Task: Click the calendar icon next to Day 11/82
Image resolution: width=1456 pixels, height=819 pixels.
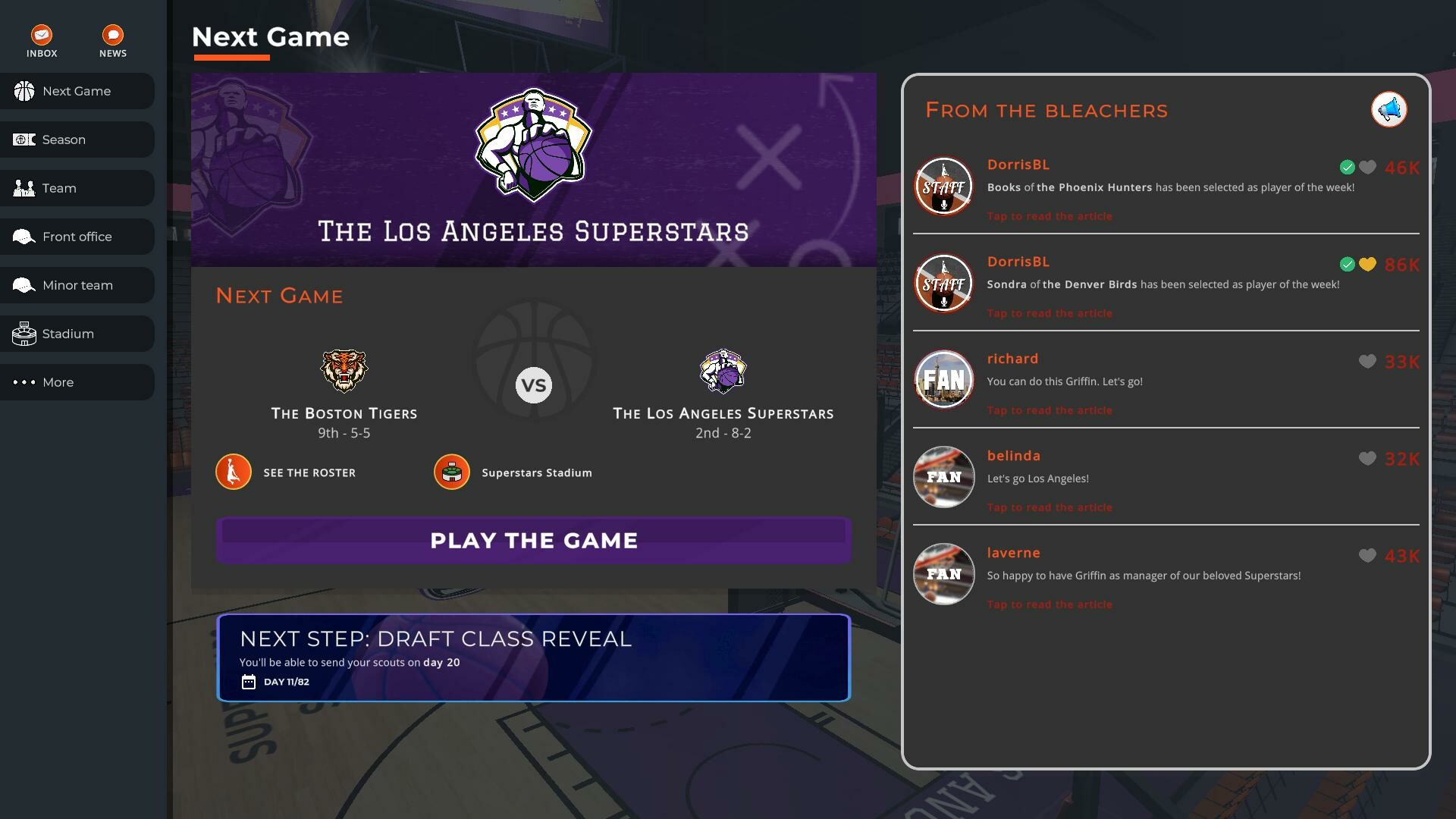Action: (248, 681)
